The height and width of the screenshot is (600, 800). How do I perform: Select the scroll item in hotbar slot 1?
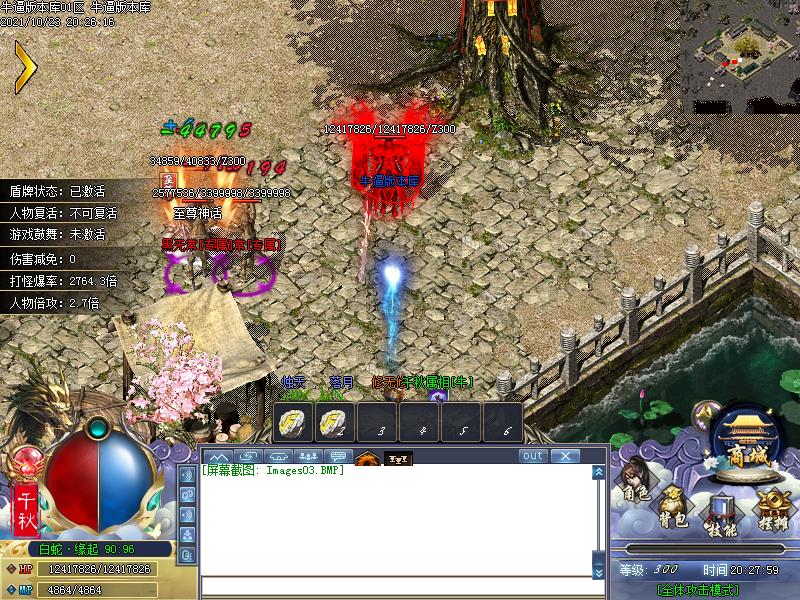tap(292, 423)
